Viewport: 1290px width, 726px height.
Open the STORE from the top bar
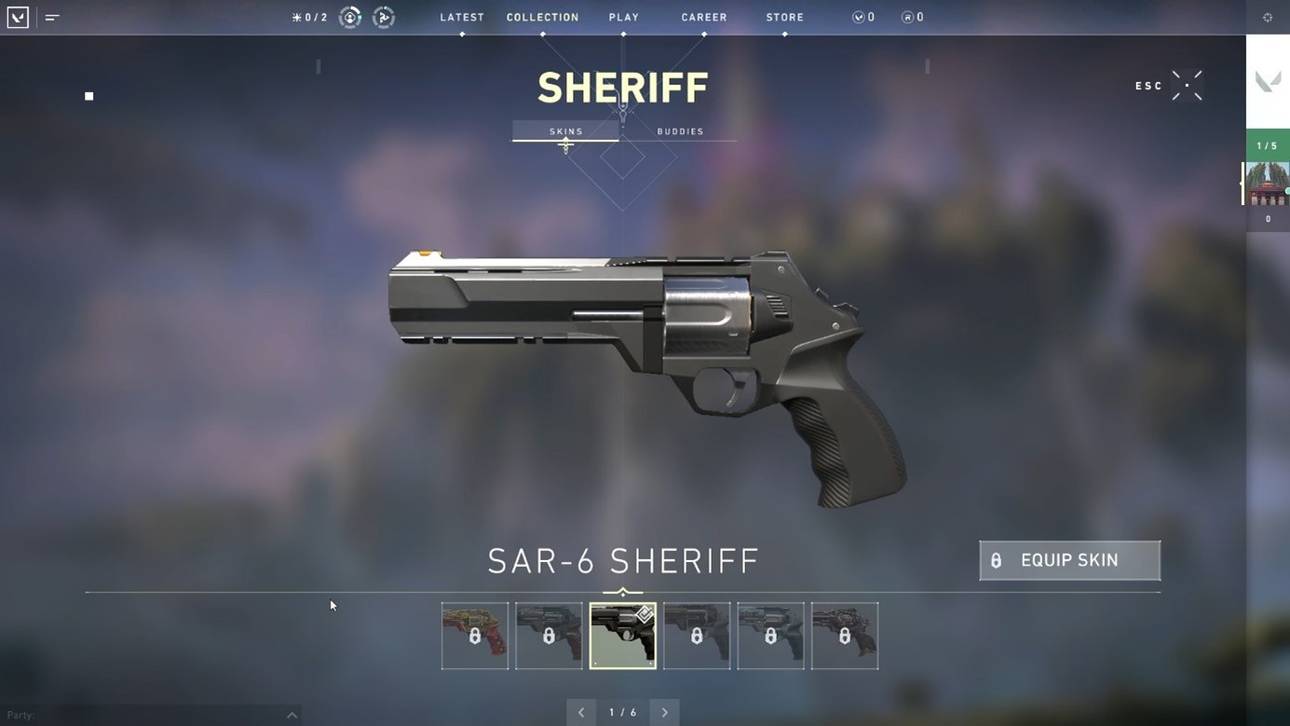pyautogui.click(x=784, y=16)
